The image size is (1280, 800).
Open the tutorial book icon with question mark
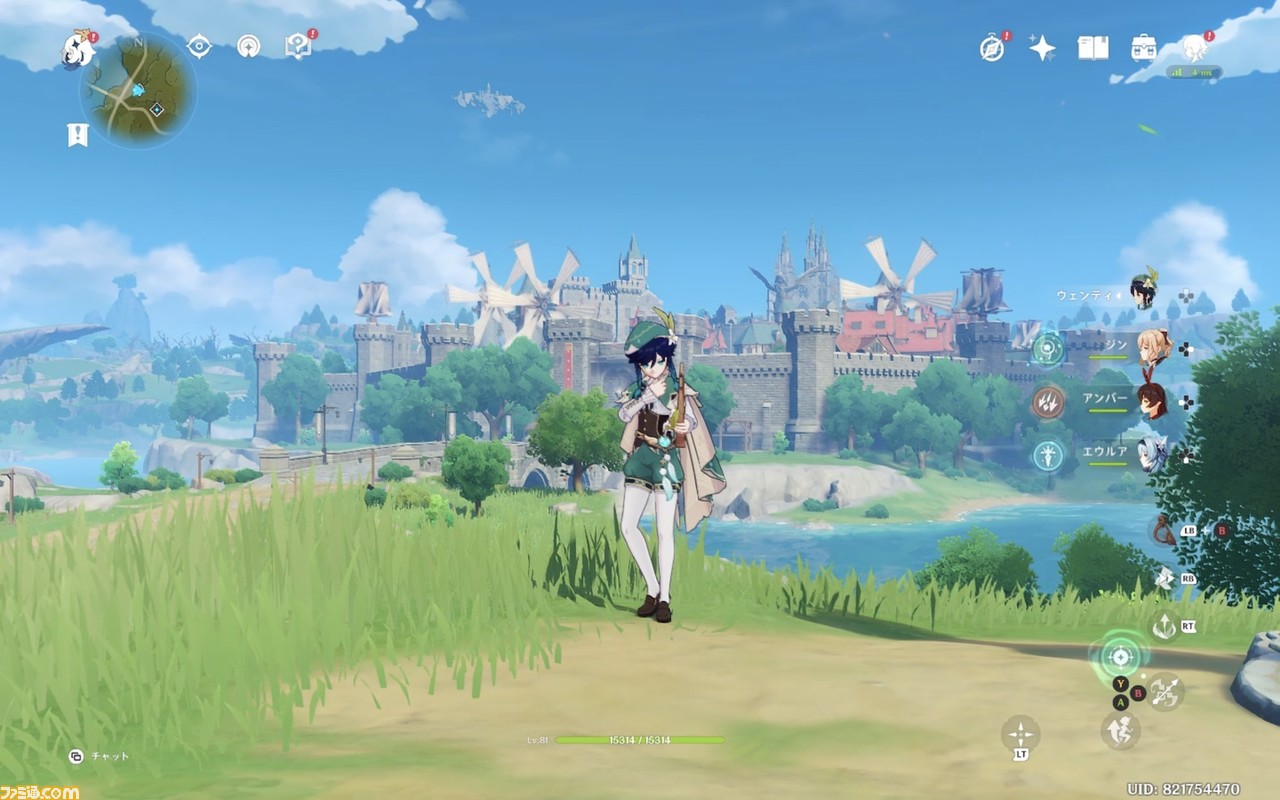297,46
